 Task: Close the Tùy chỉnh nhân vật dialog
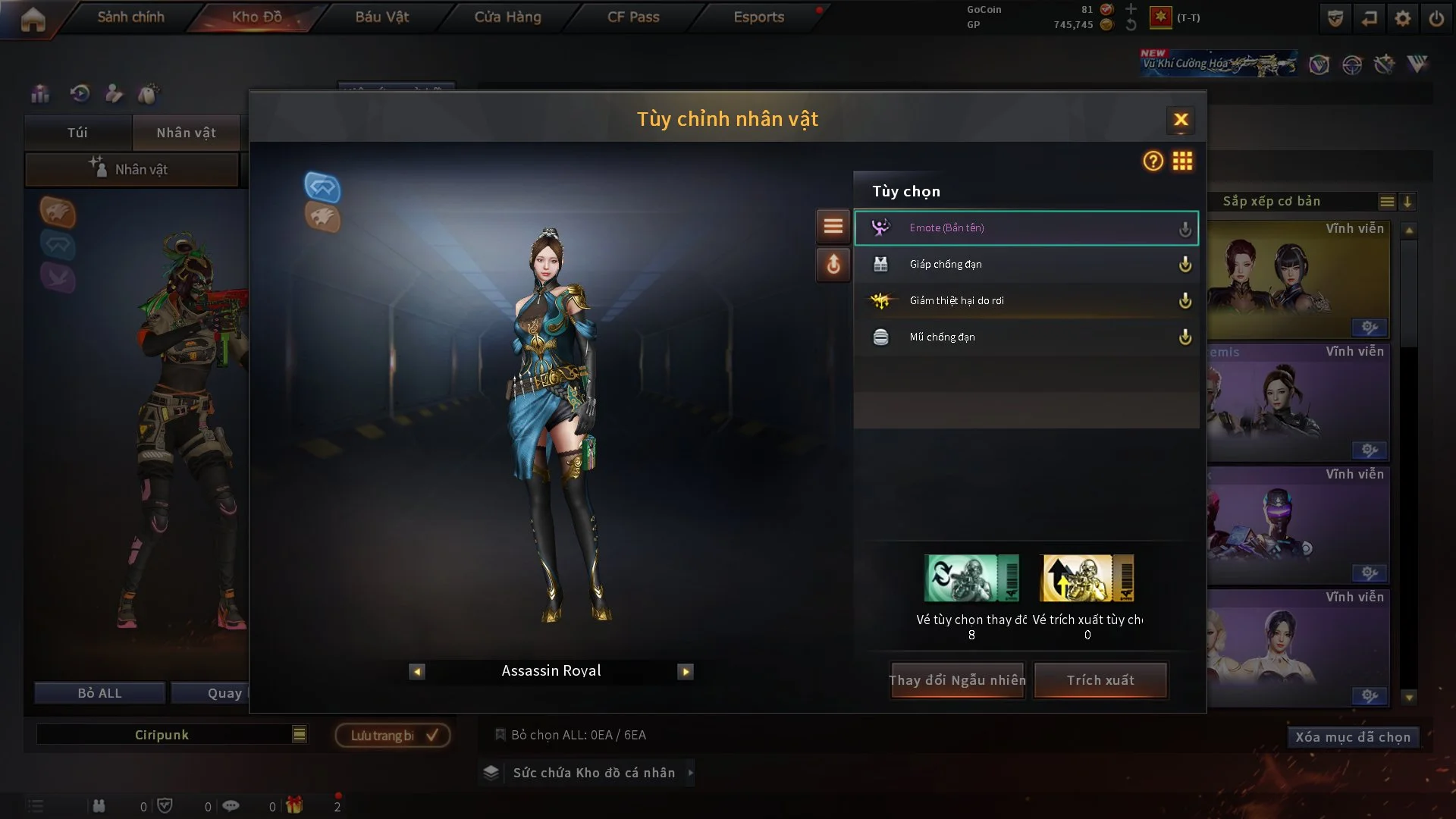[1181, 120]
